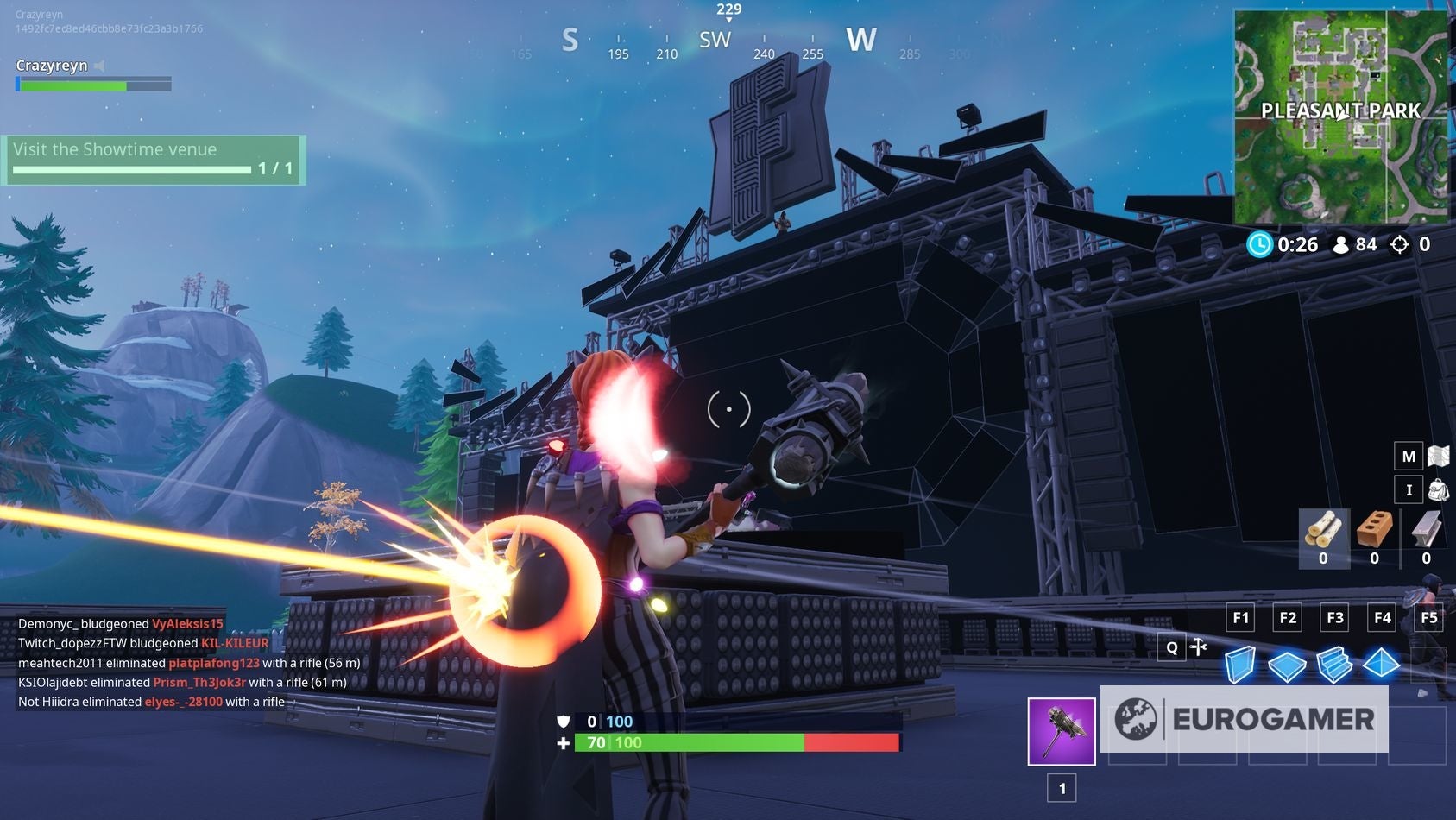Select the Pleasant Park minimap

(x=1341, y=112)
